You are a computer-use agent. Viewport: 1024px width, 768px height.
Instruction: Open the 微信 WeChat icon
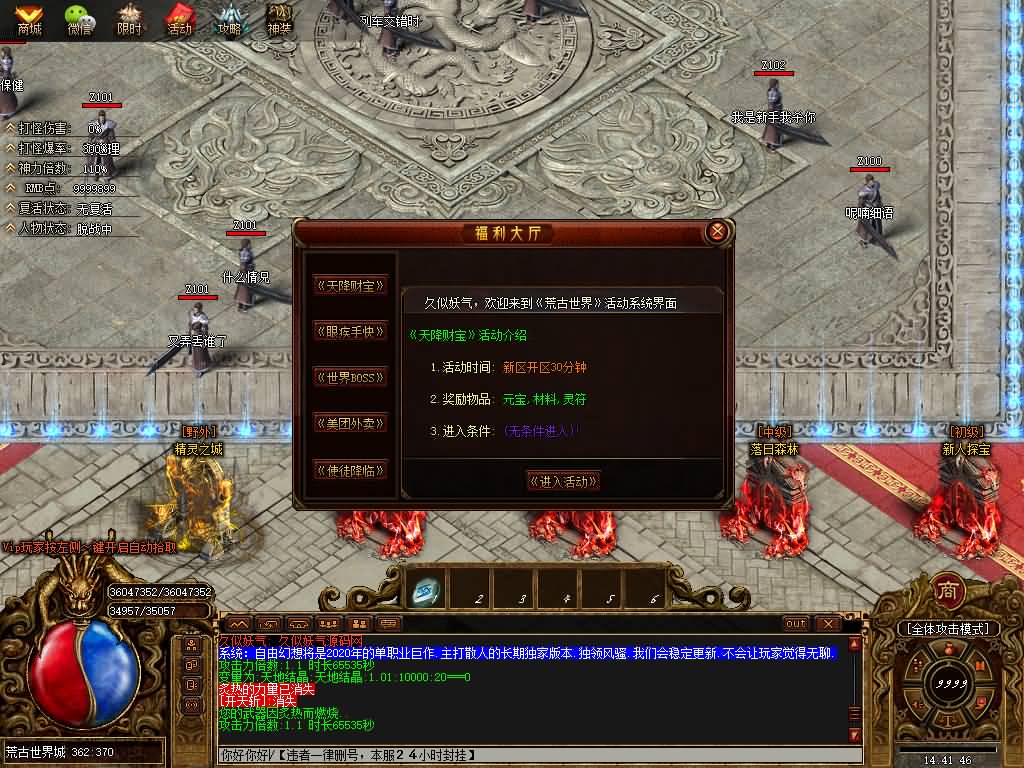80,19
